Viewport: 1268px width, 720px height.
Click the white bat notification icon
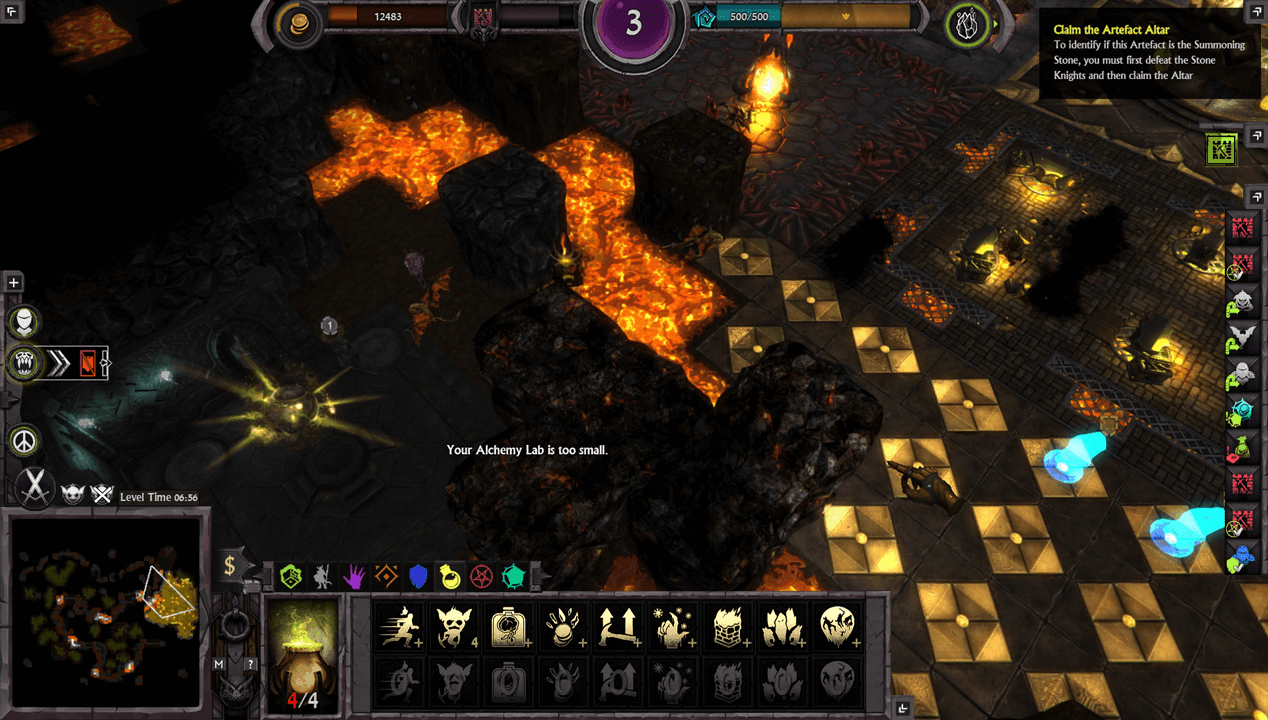[1242, 337]
